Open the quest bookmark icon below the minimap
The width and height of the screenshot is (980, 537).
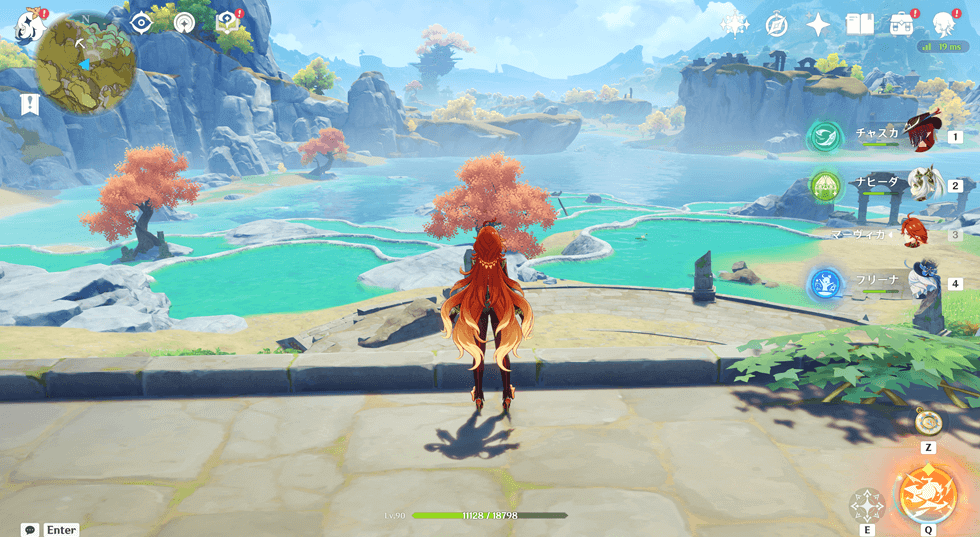[x=30, y=103]
